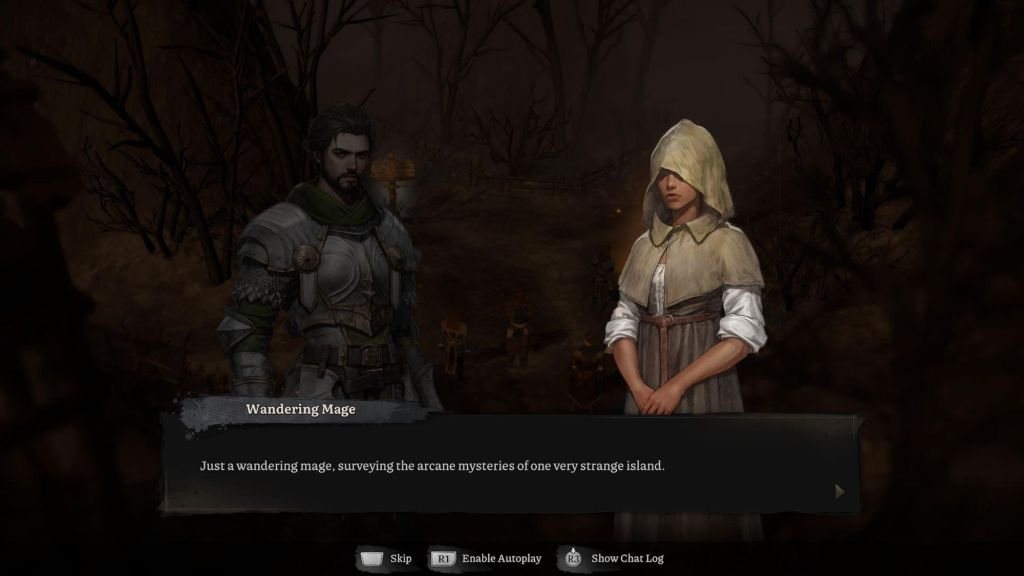This screenshot has height=576, width=1024.
Task: Advance dialogue with the continue arrow
Action: click(839, 491)
